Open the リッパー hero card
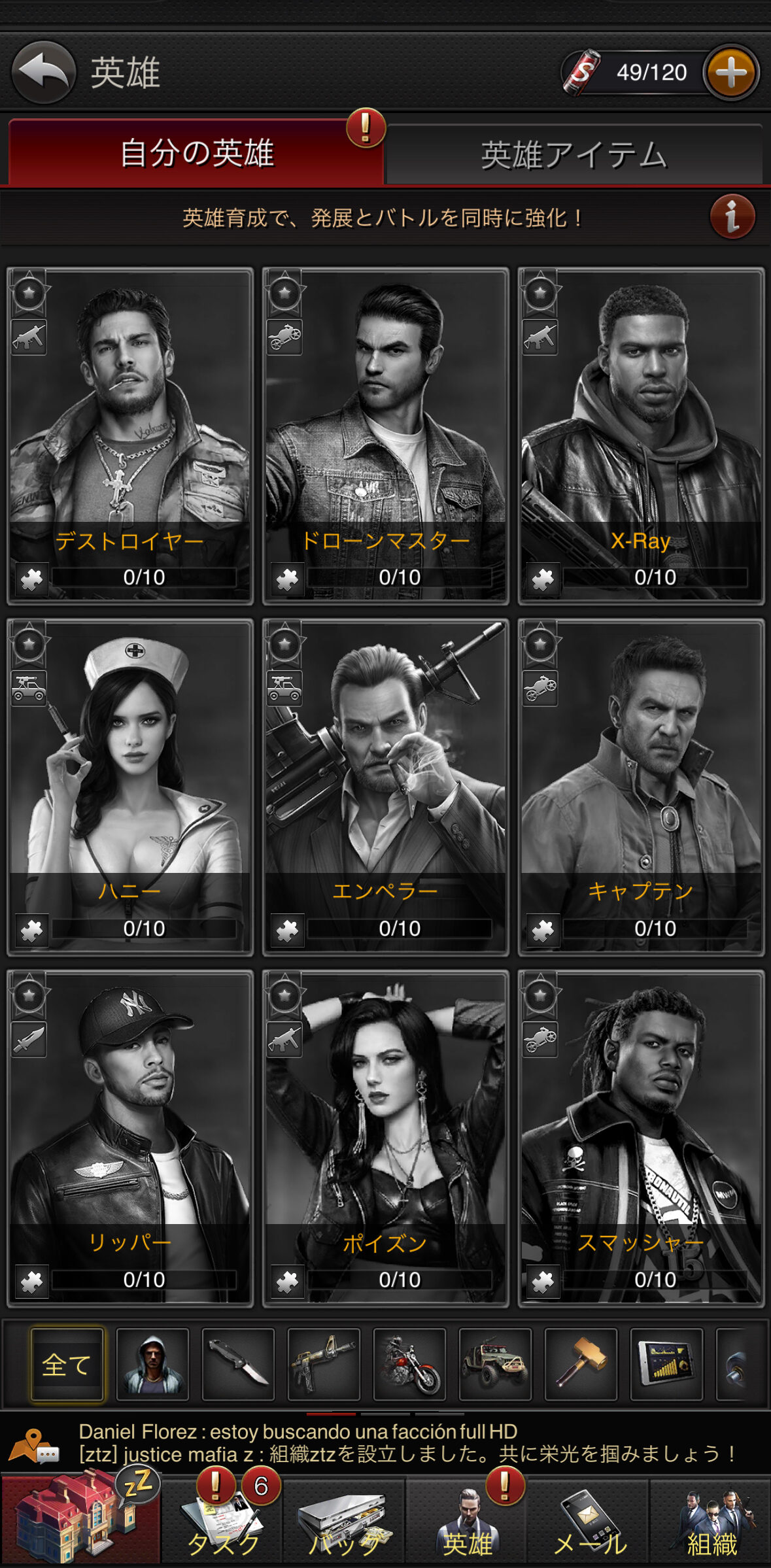This screenshot has height=1568, width=771. 129,1138
